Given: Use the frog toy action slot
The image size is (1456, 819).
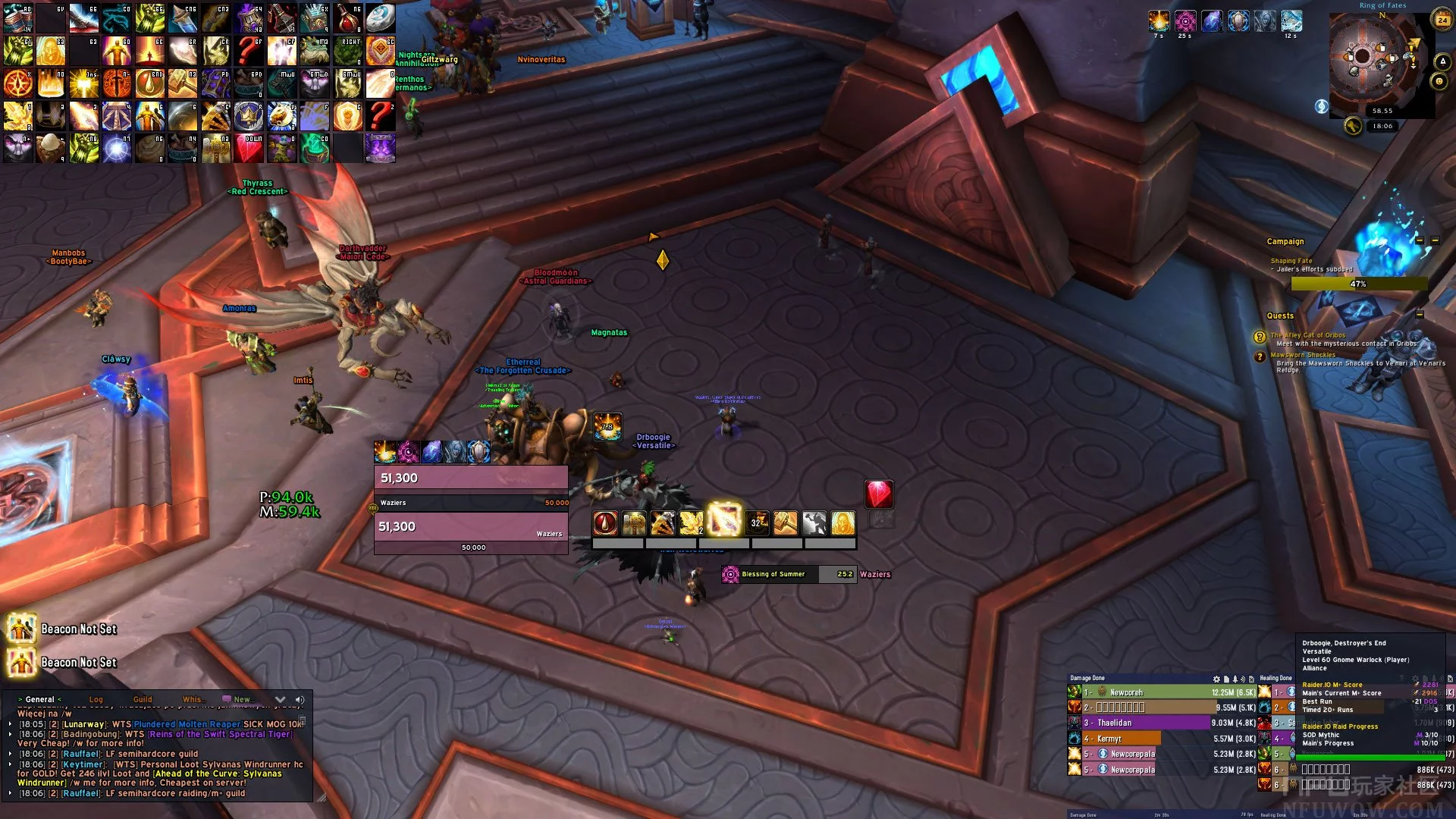Looking at the screenshot, I should 315,50.
